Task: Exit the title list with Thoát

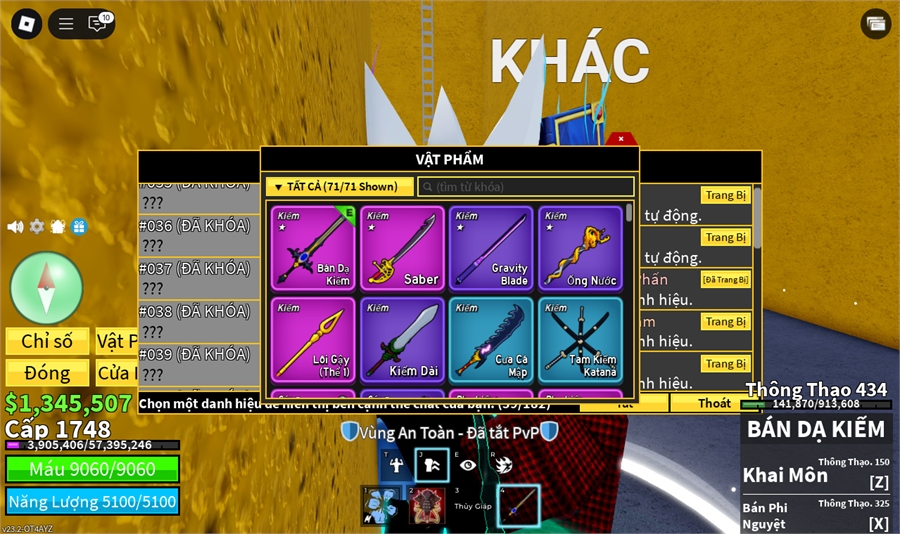Action: pos(714,403)
